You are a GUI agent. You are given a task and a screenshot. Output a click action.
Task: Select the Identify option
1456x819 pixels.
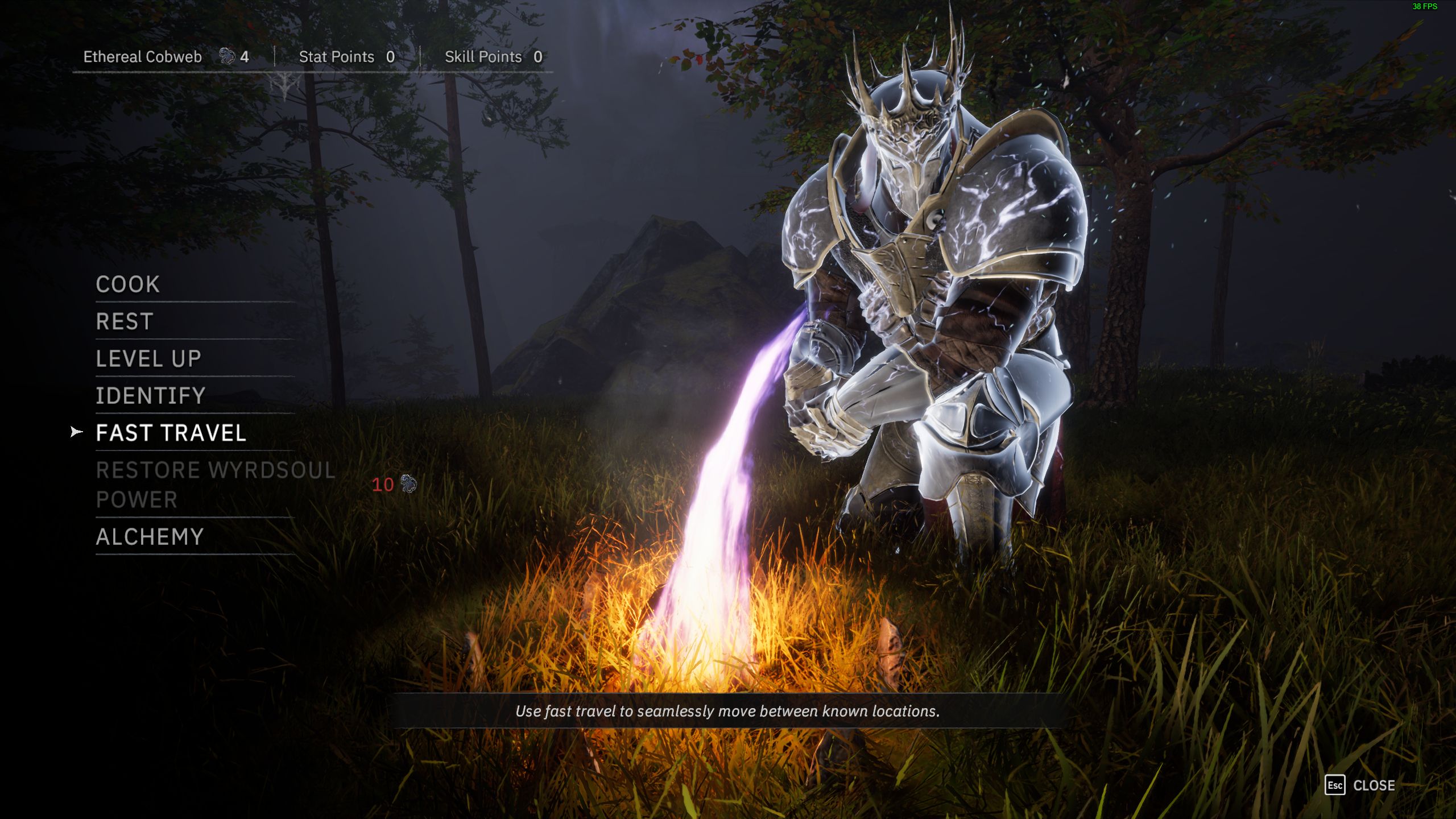pyautogui.click(x=150, y=396)
